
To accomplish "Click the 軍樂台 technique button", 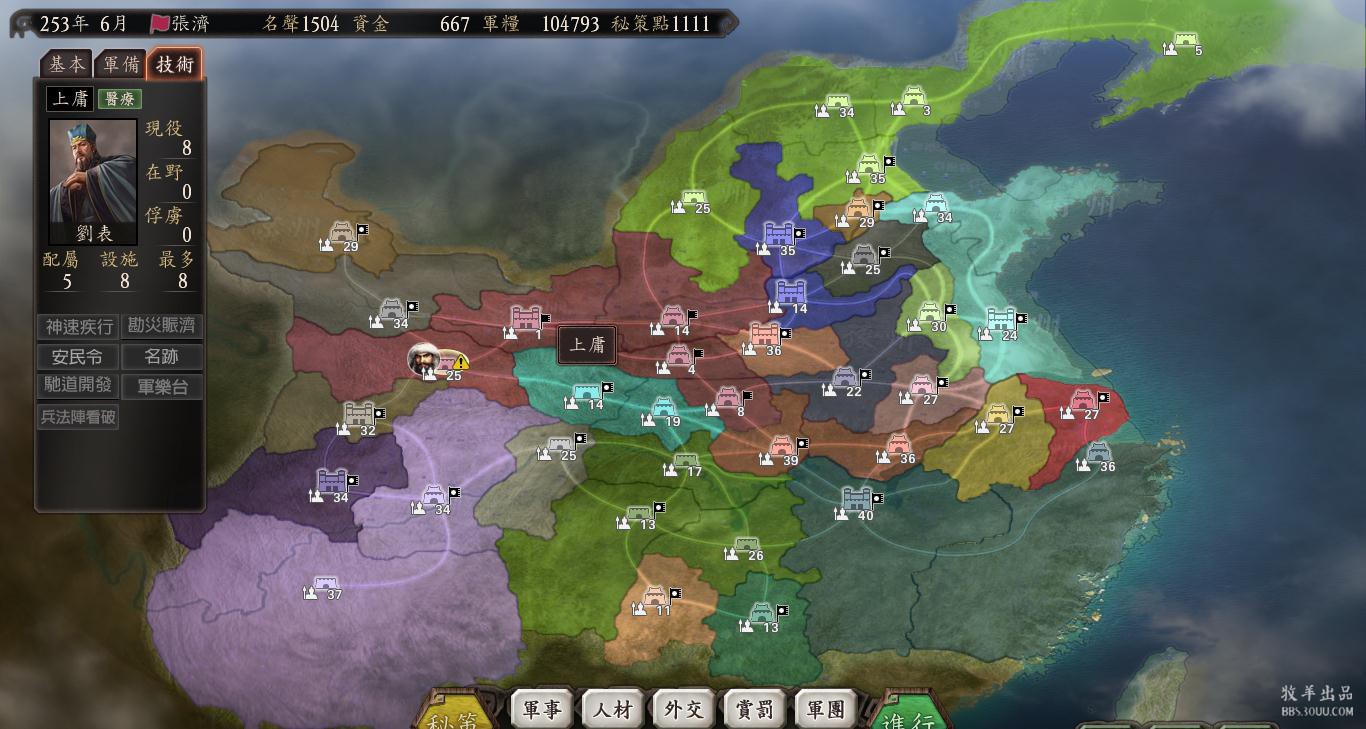I will point(161,387).
